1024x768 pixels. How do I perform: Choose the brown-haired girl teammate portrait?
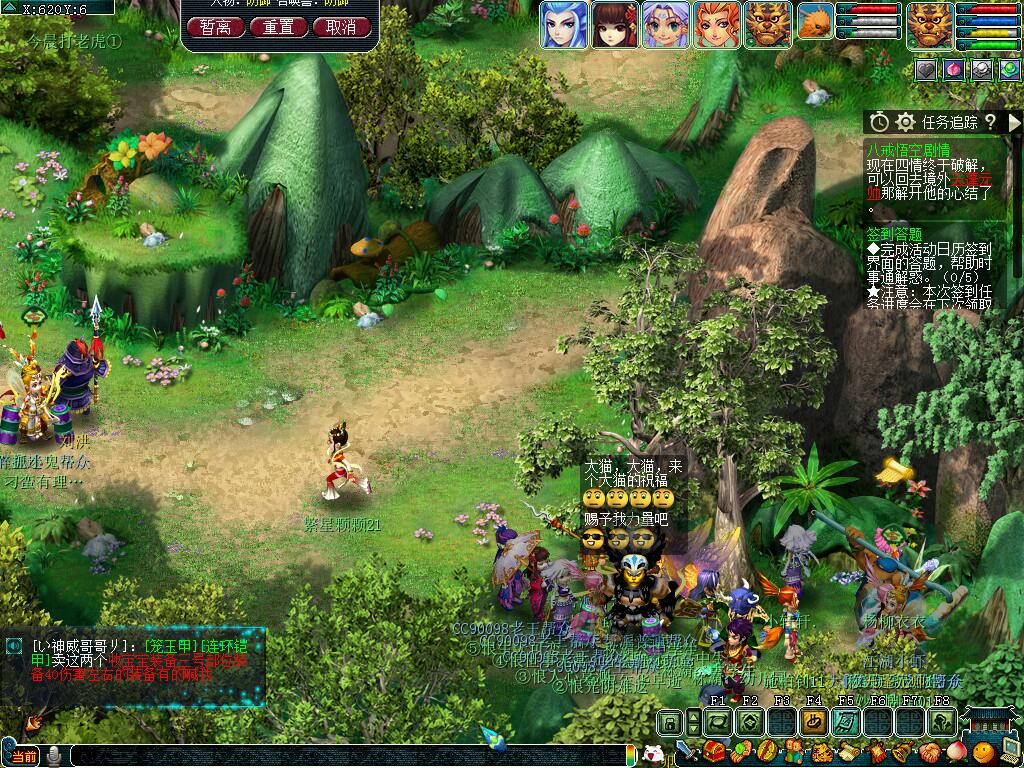pos(614,24)
